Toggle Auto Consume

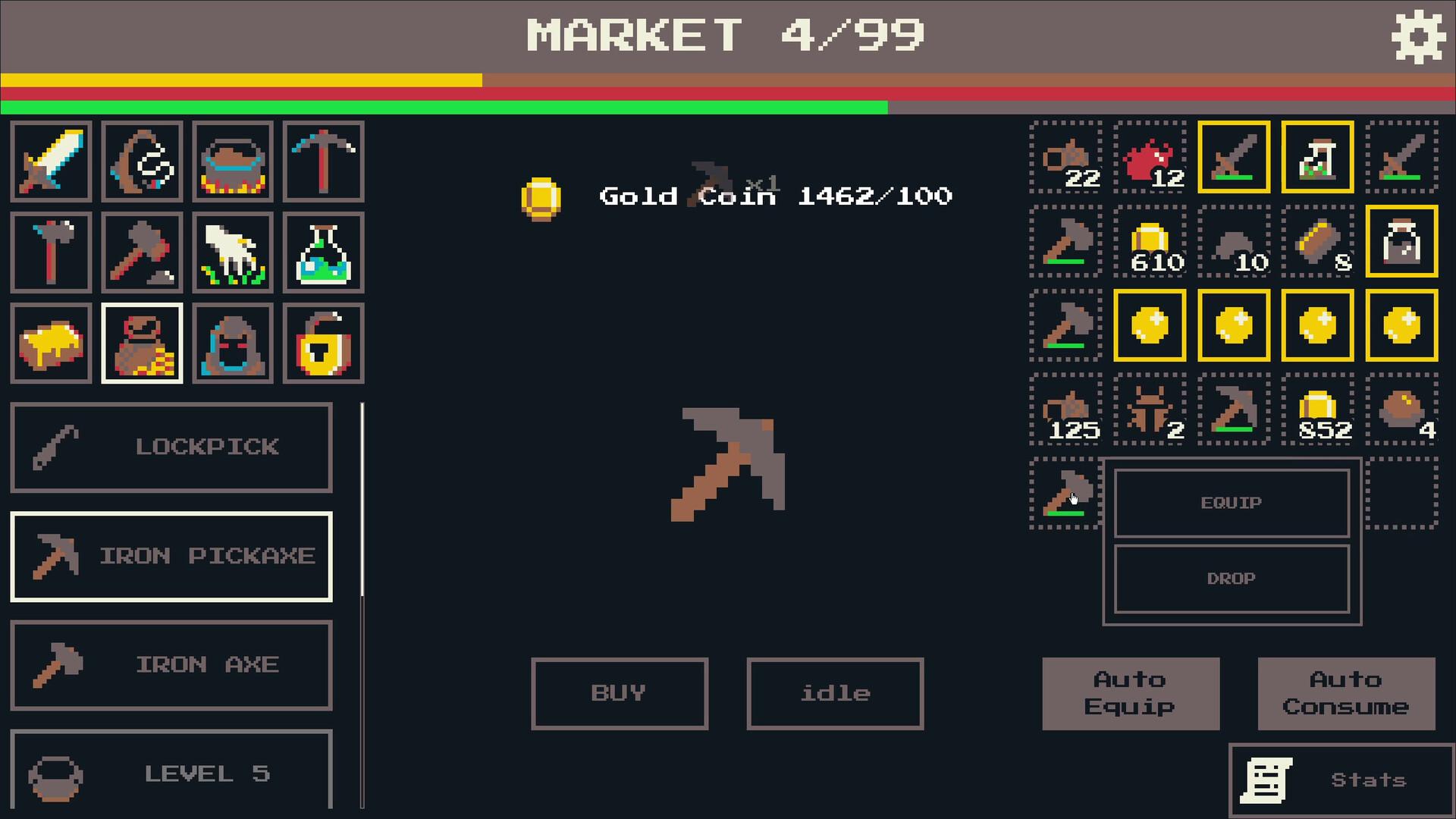(1346, 692)
